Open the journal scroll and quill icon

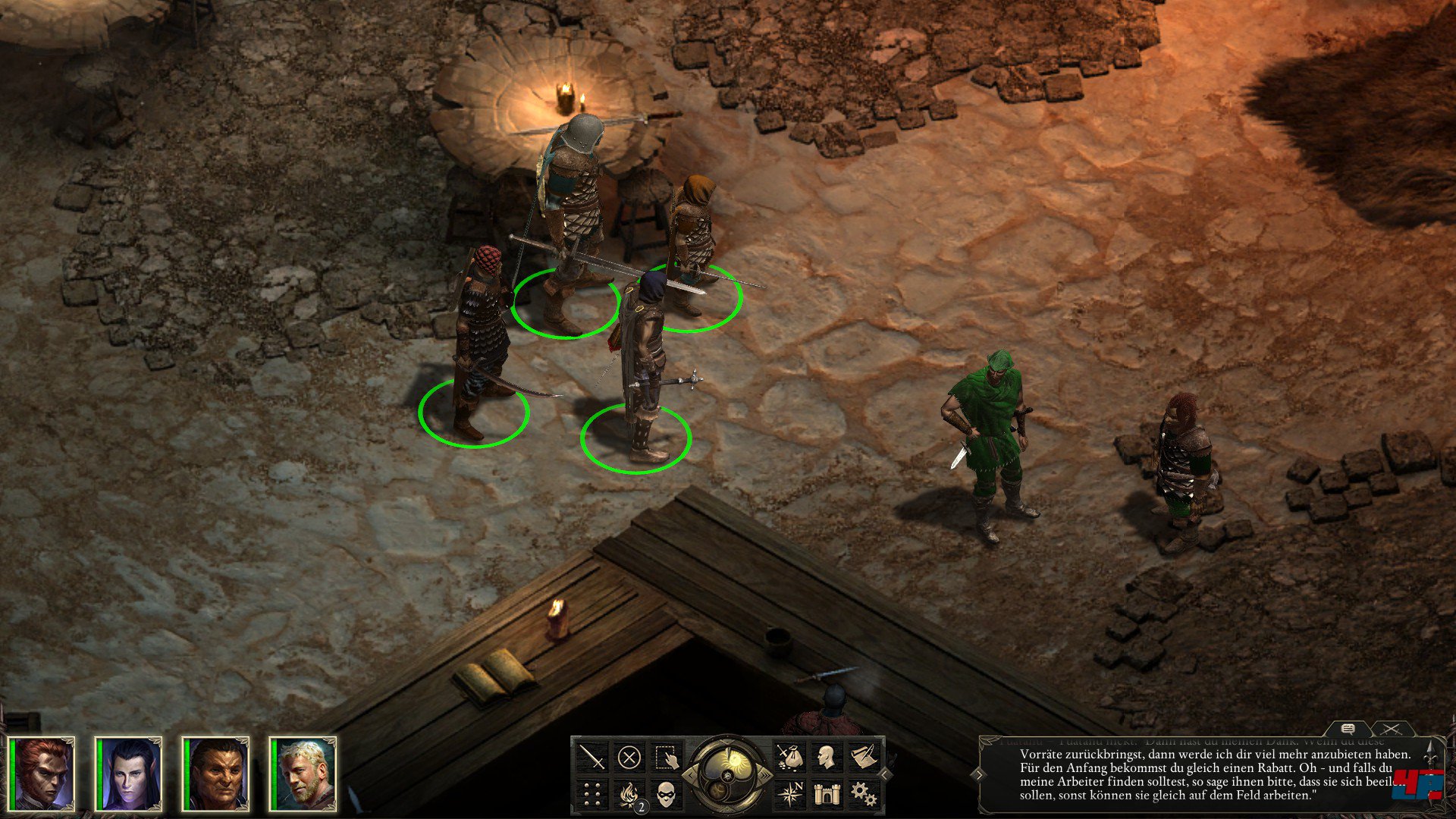pyautogui.click(x=863, y=757)
